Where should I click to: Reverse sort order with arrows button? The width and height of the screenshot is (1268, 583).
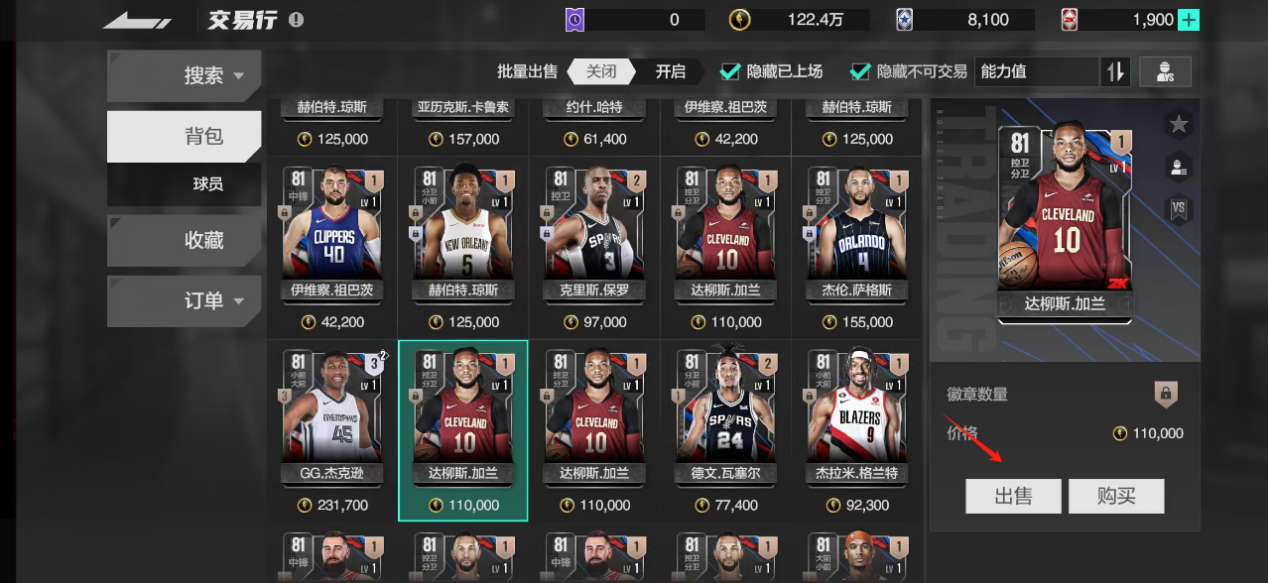1115,72
